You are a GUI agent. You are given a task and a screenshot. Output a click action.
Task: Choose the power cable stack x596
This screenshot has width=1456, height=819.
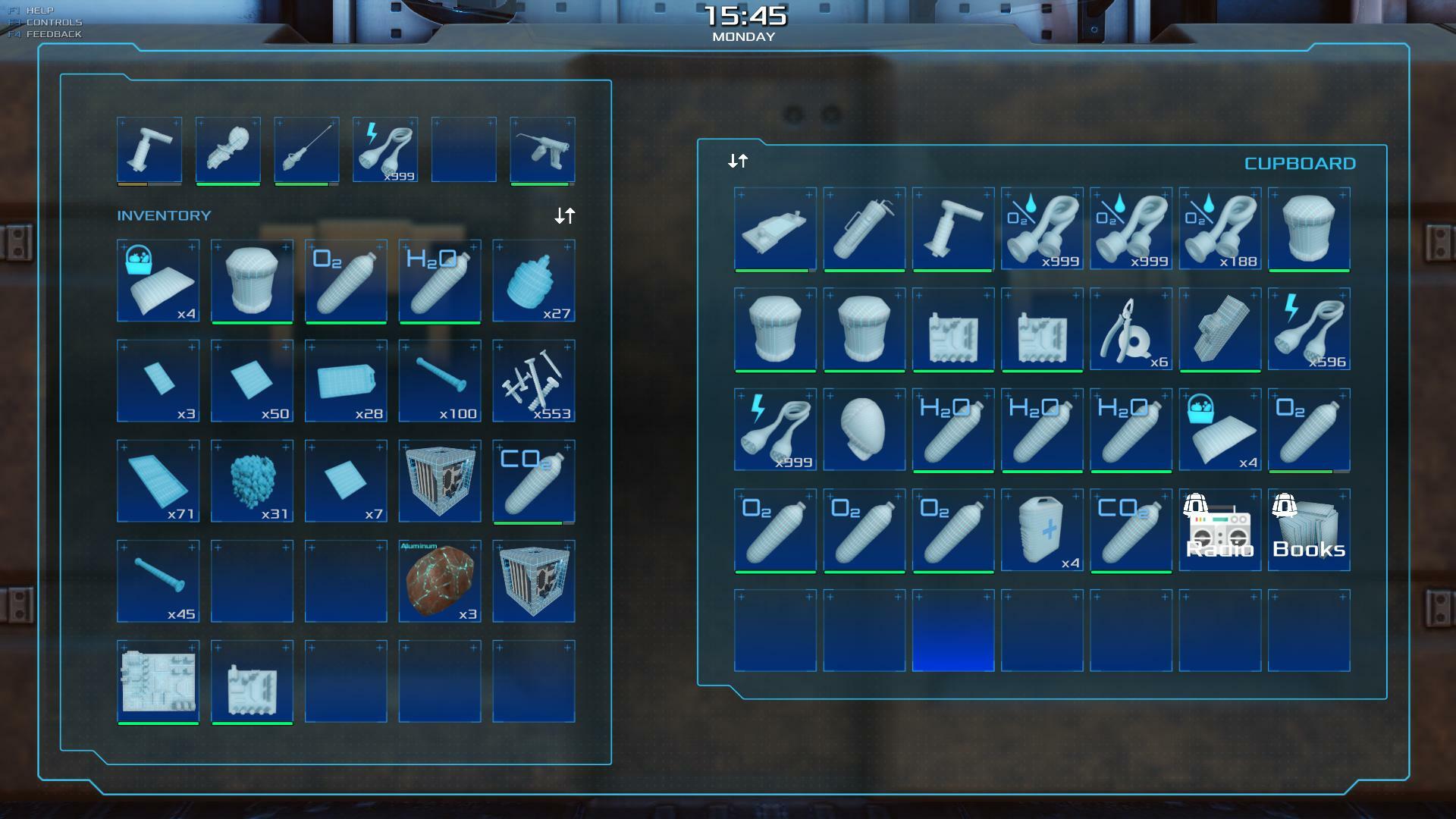[x=1309, y=329]
